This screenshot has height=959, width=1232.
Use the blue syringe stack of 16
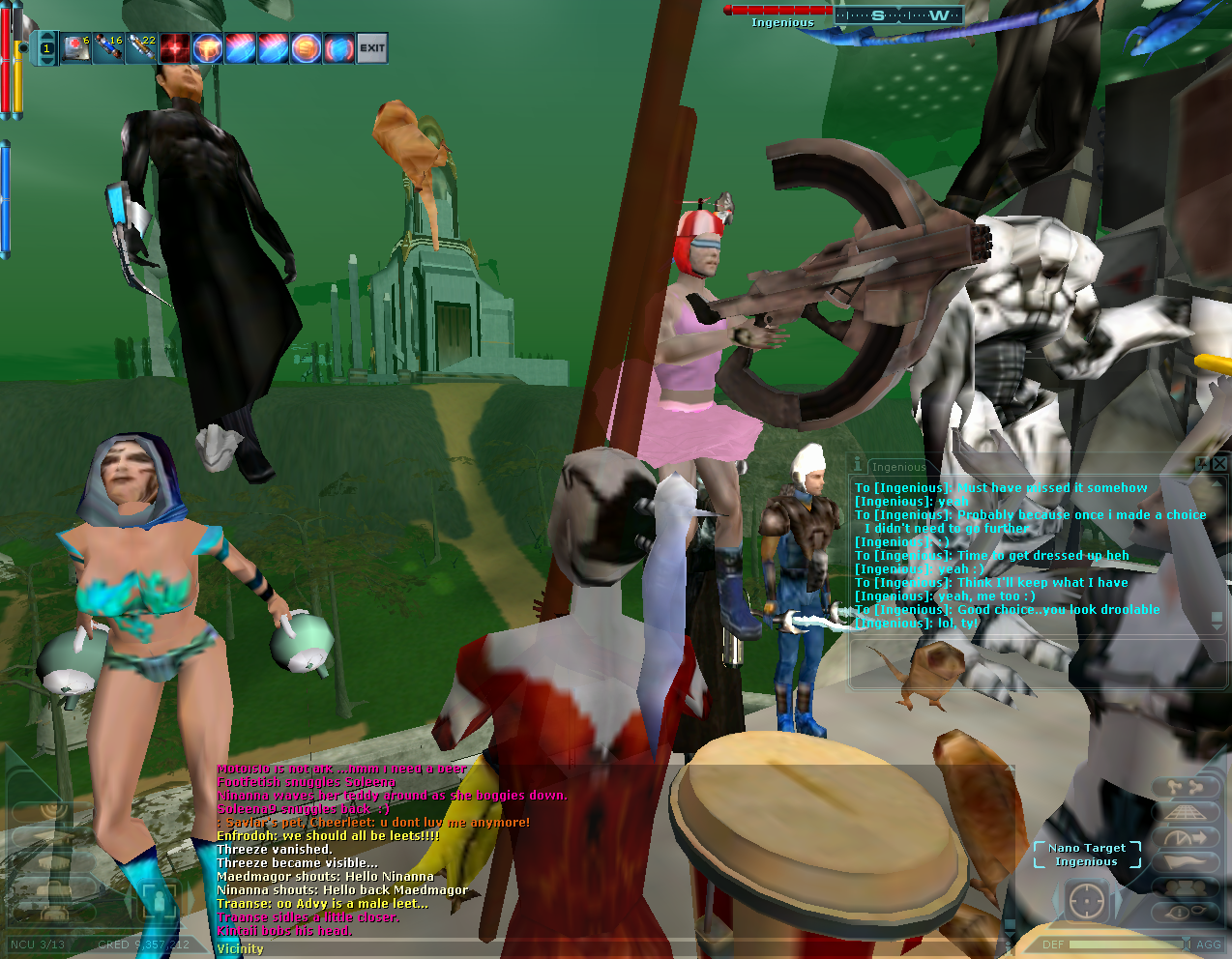[x=108, y=47]
